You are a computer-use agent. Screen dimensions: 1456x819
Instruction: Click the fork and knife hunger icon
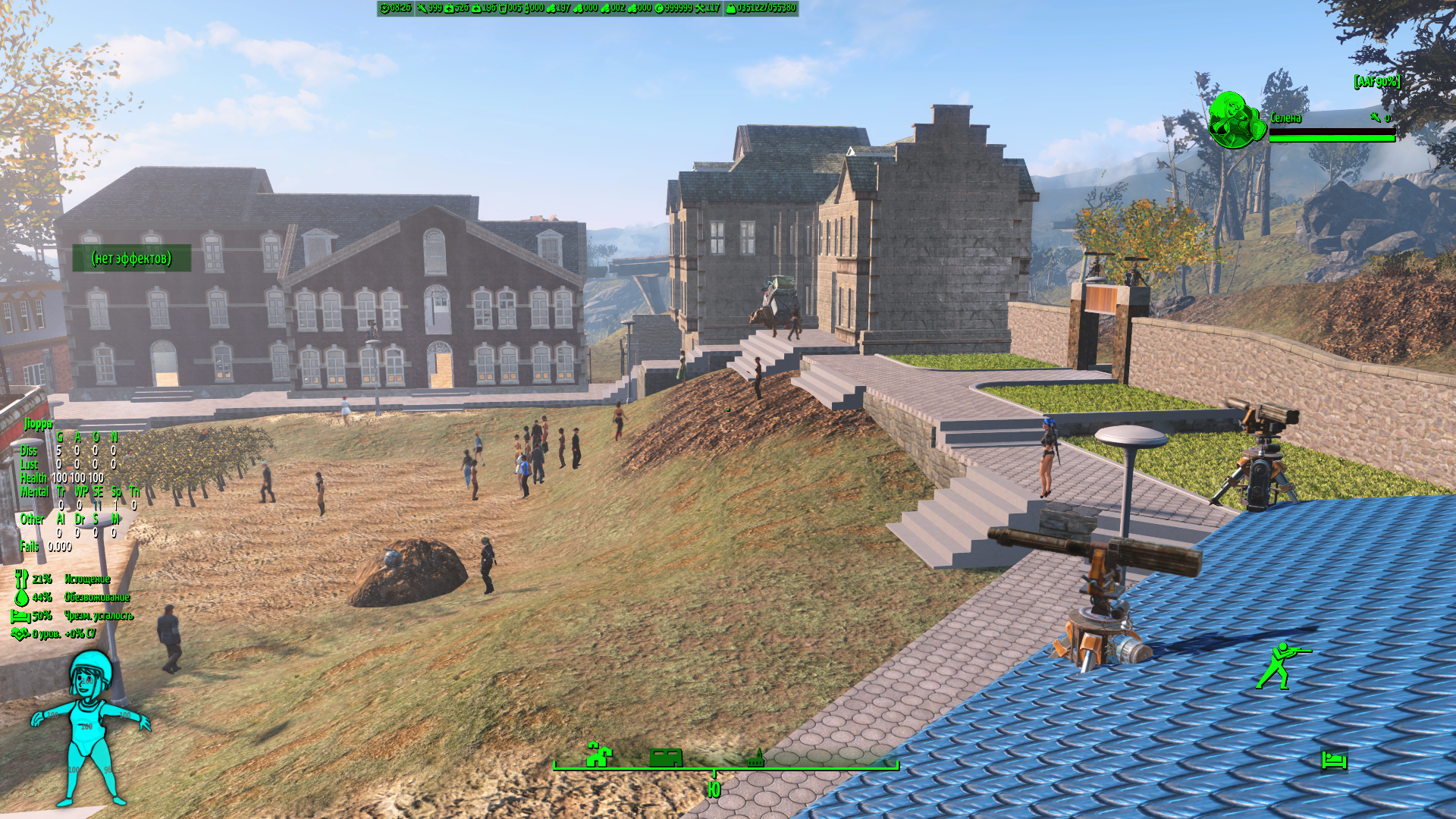[x=21, y=579]
